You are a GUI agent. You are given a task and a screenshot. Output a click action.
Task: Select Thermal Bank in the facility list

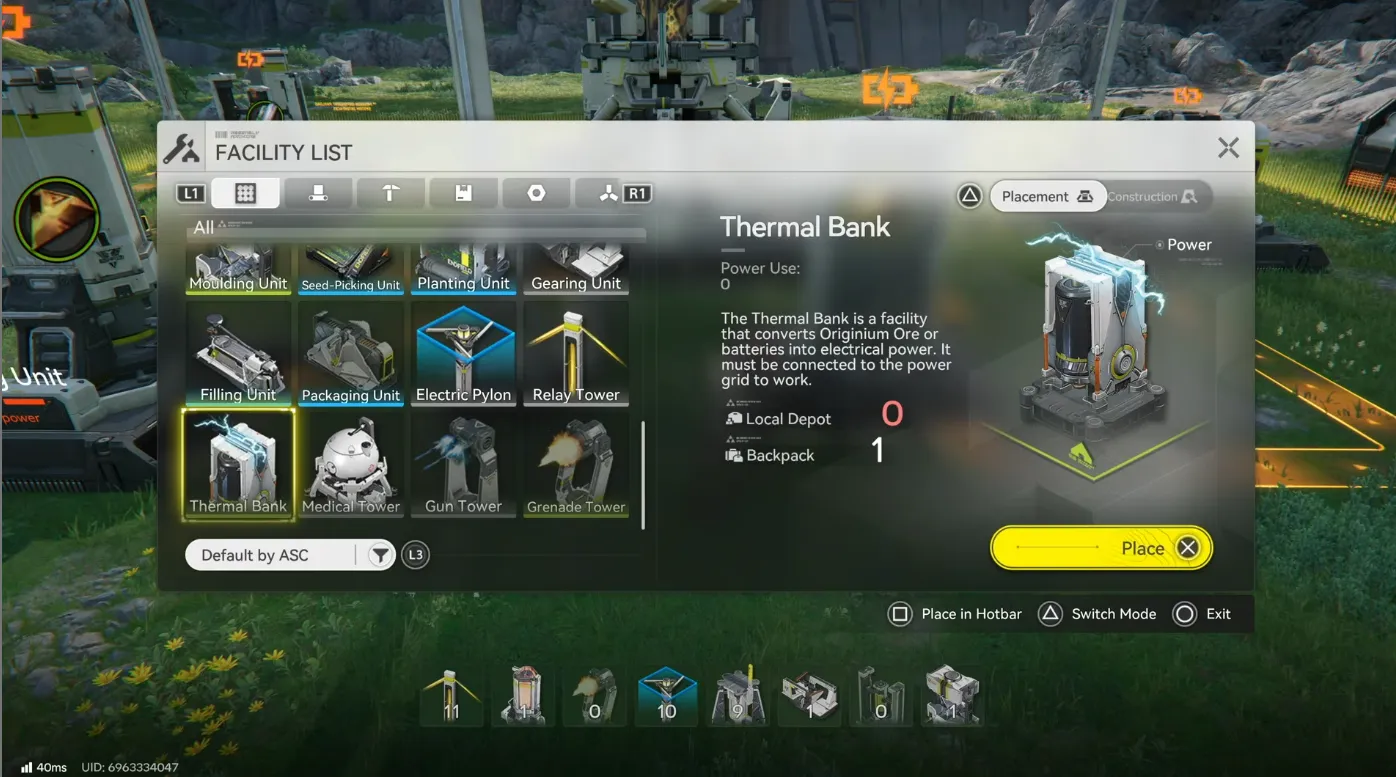pyautogui.click(x=238, y=464)
